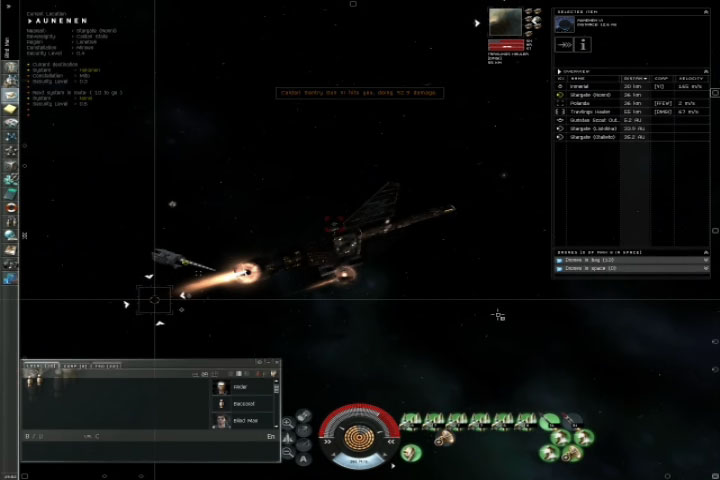The width and height of the screenshot is (720, 480).
Task: Open the Corp chat tab
Action: [x=72, y=367]
